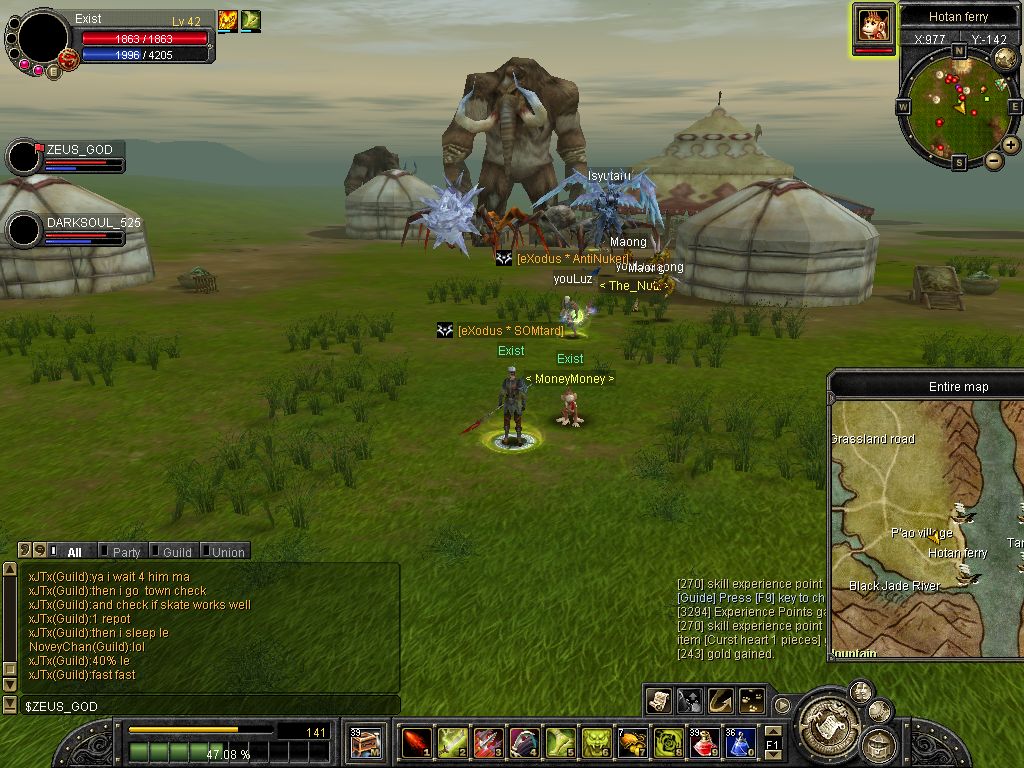Open the Union chat tab

click(x=227, y=551)
